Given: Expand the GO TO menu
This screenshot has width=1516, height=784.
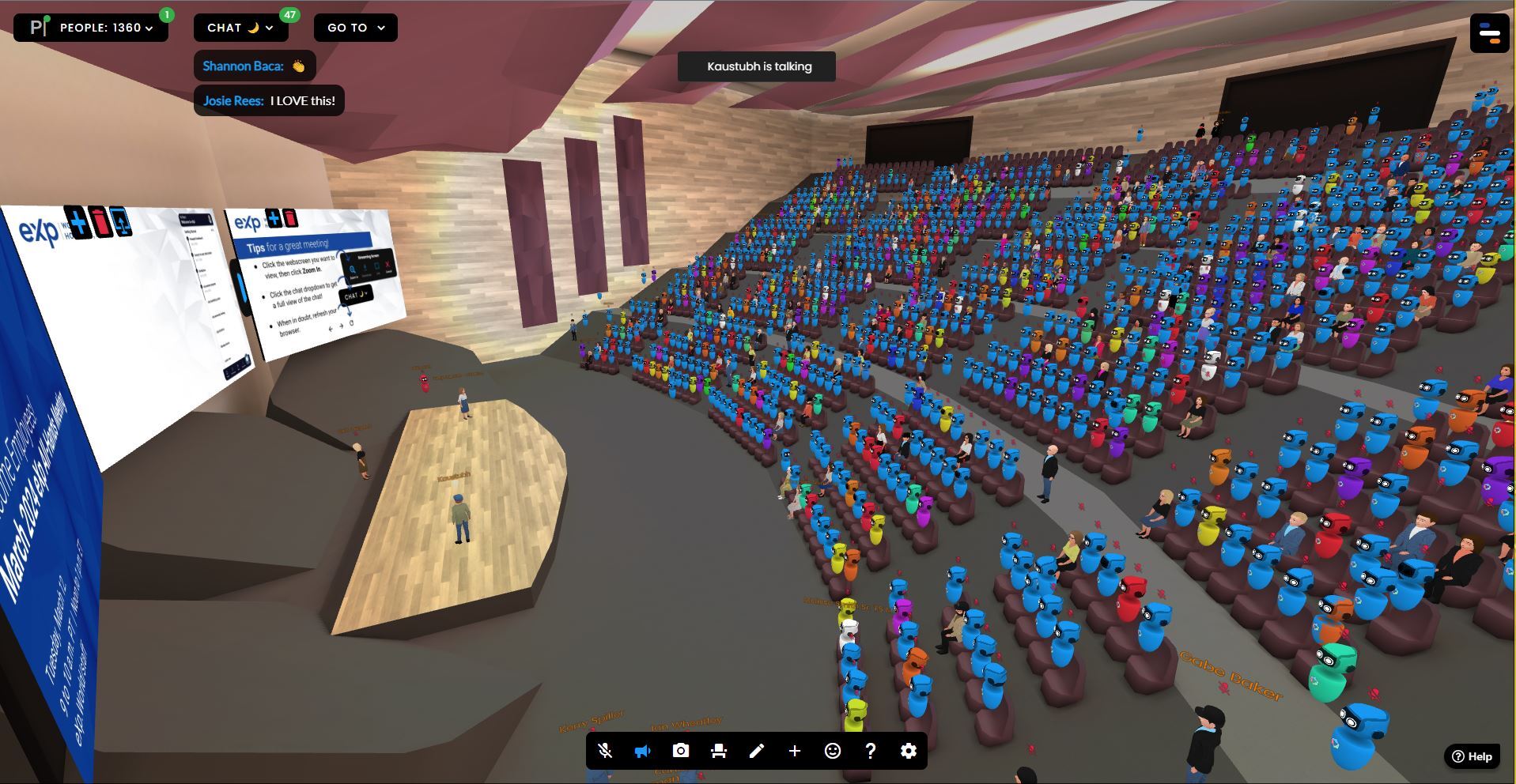Looking at the screenshot, I should click(355, 27).
